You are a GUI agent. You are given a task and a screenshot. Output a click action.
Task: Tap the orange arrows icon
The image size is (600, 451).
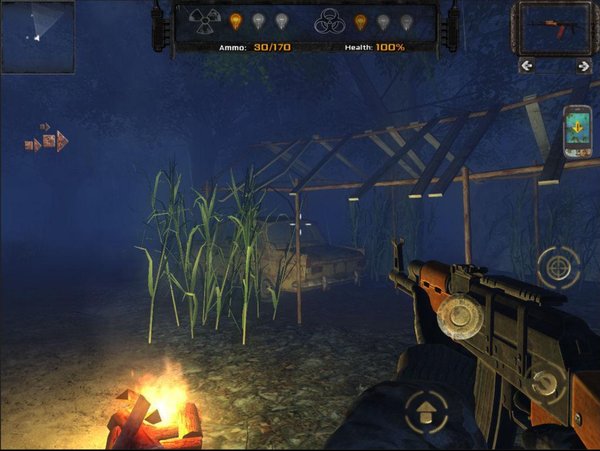[46, 140]
